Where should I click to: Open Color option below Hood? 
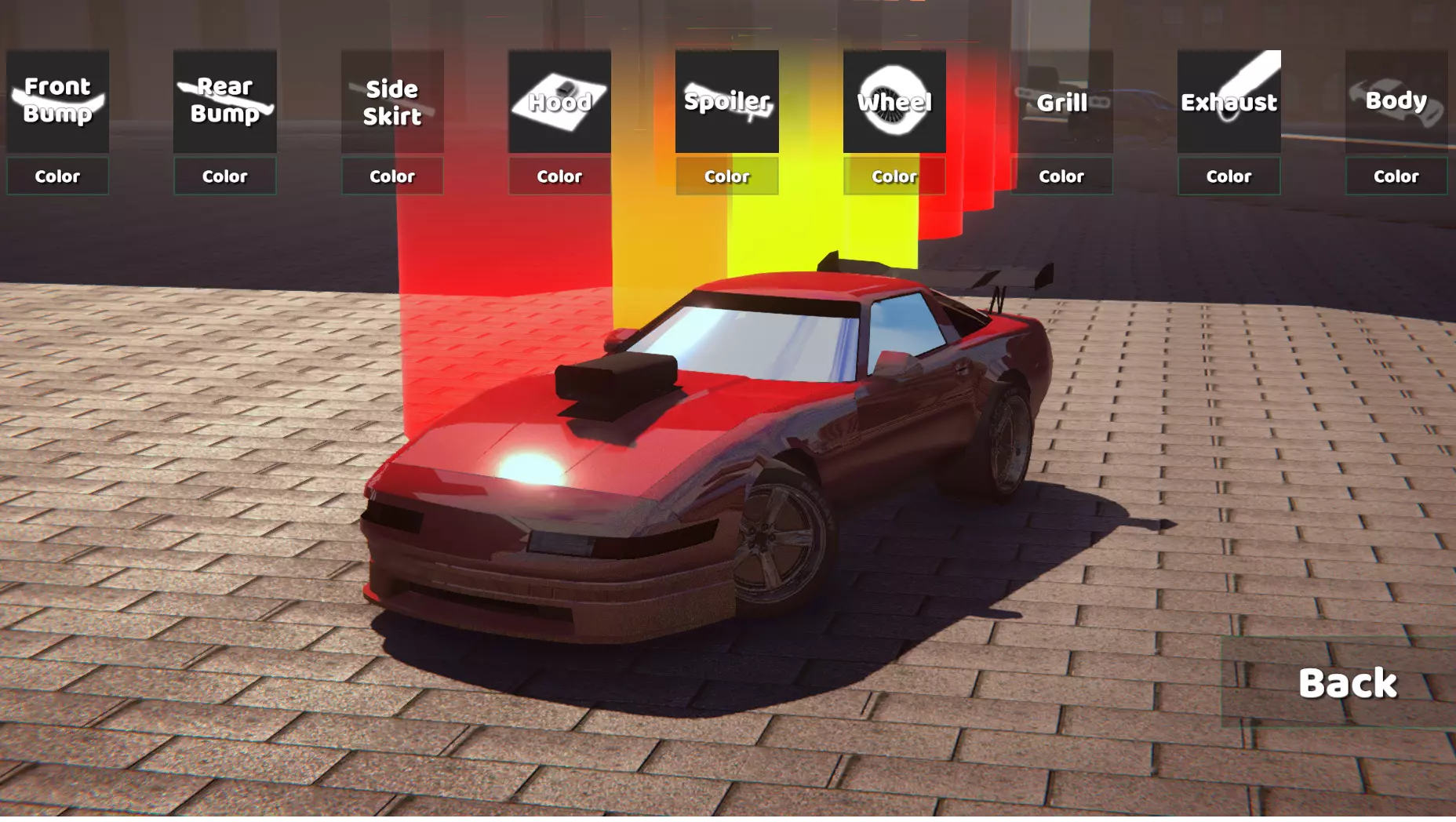559,176
